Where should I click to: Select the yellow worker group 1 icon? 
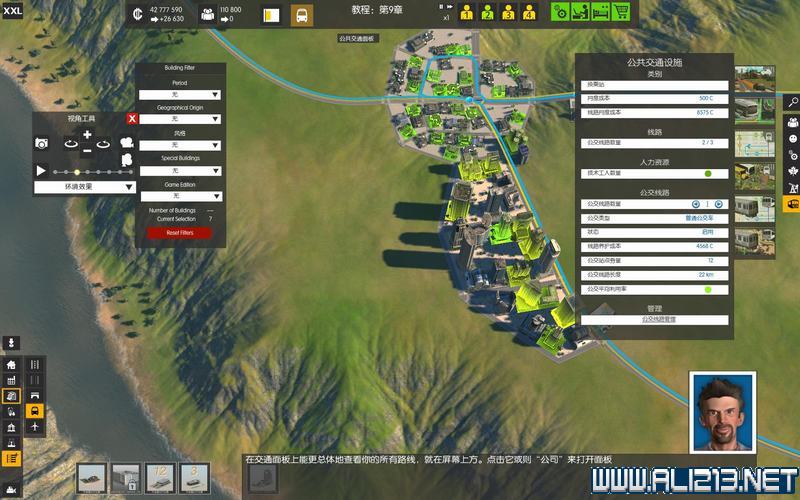pyautogui.click(x=466, y=14)
